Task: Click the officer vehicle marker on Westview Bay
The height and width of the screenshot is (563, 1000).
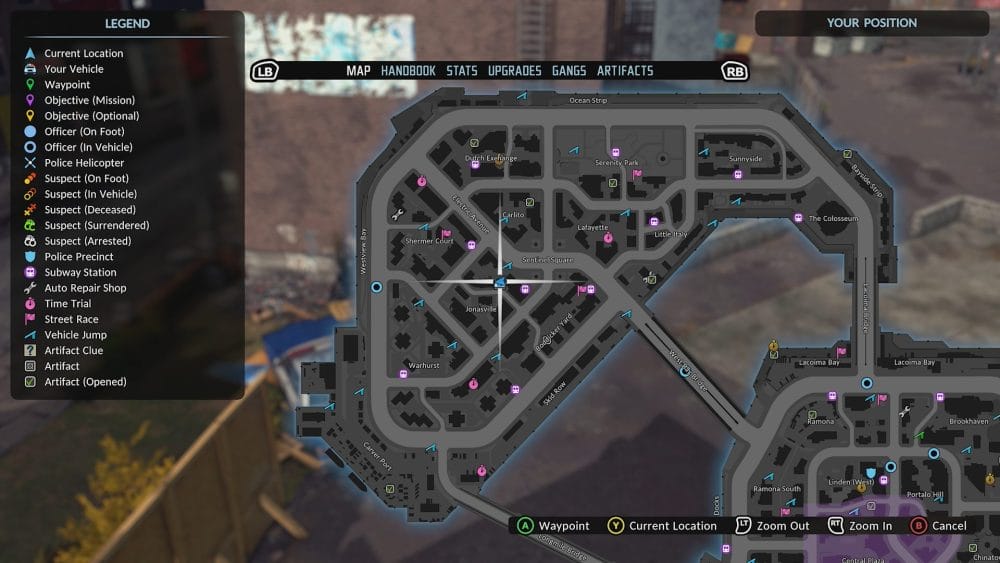Action: (x=376, y=287)
